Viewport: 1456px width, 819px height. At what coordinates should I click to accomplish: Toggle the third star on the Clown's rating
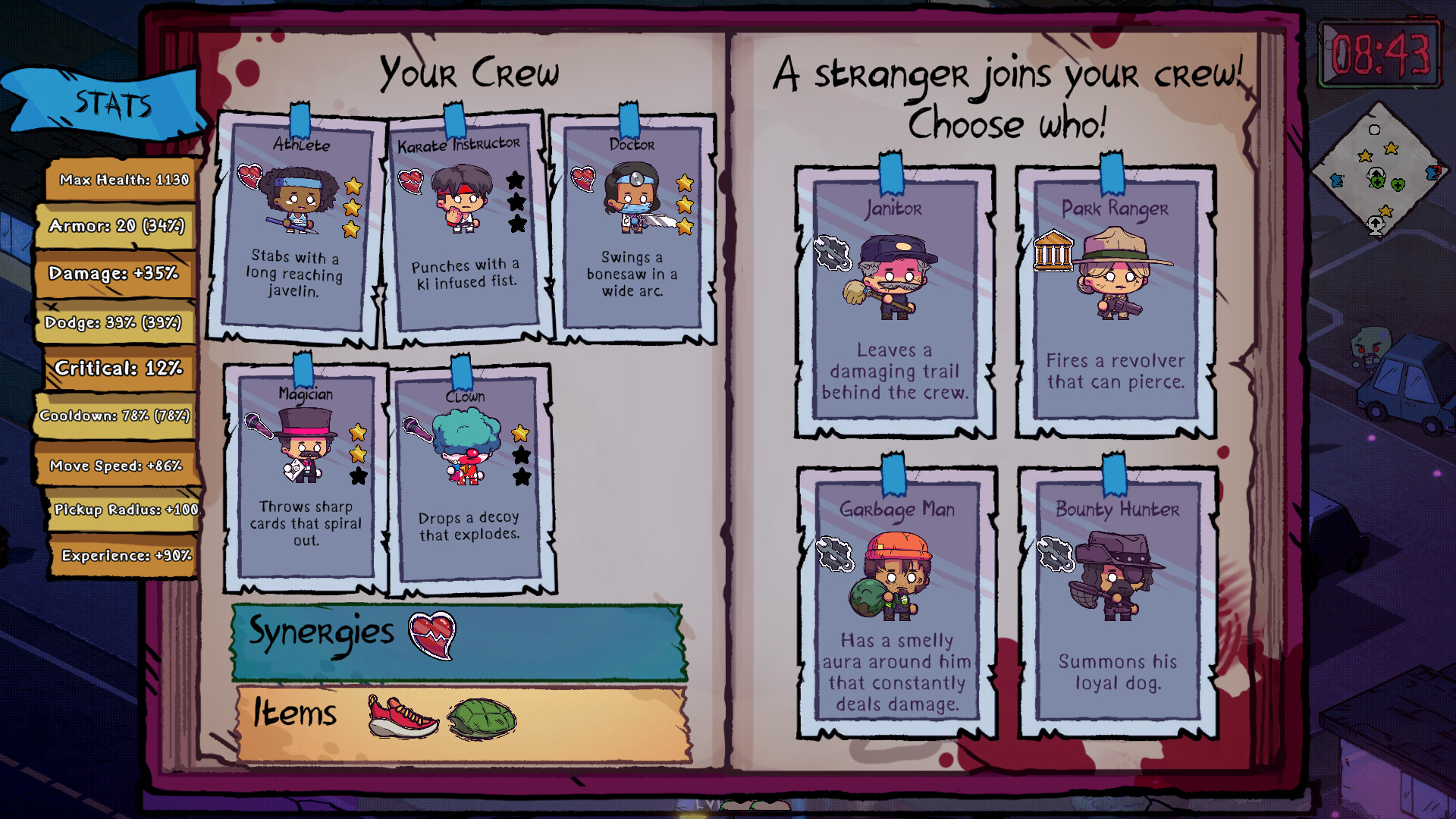point(520,477)
